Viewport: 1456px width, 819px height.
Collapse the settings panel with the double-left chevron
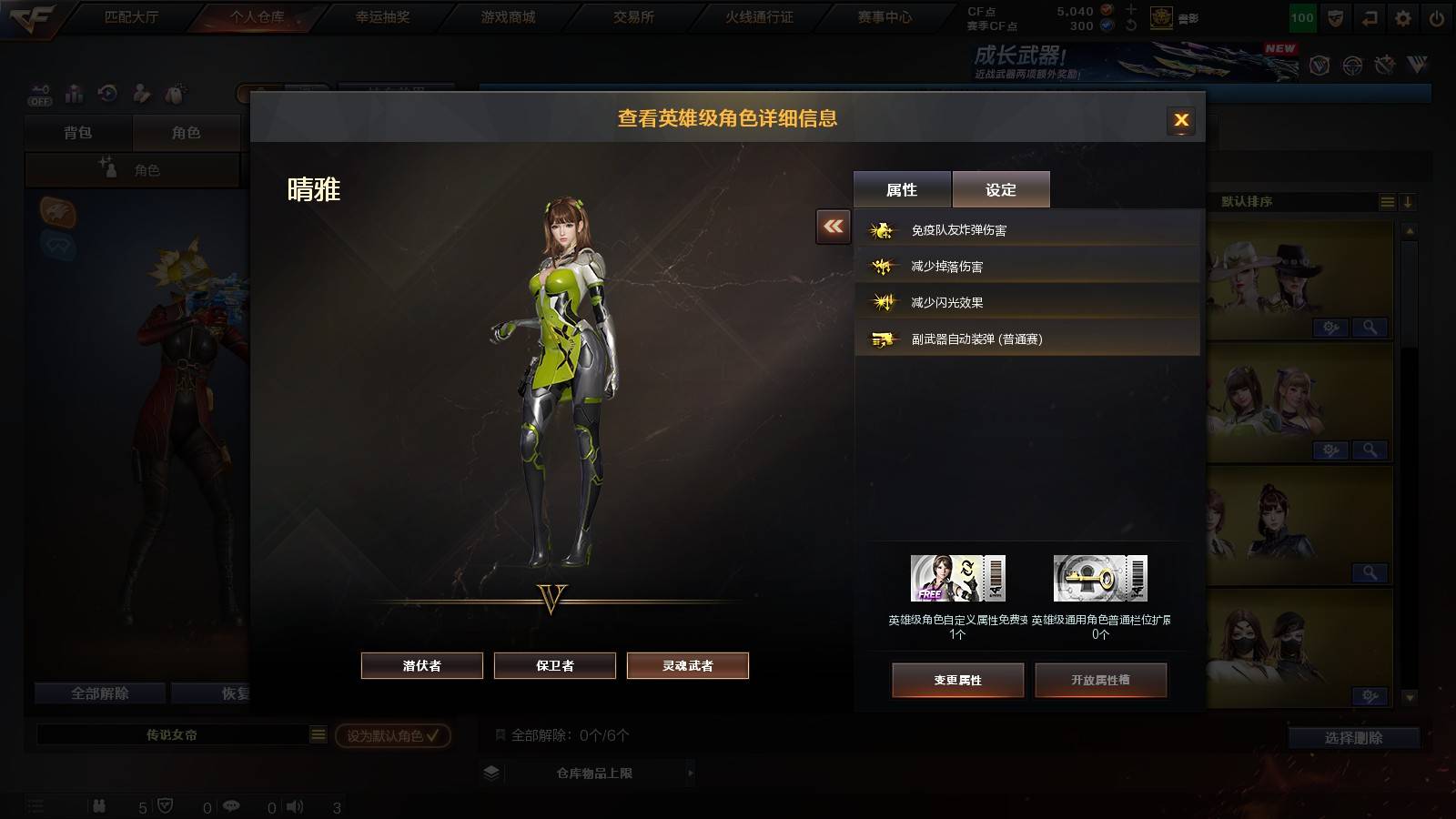831,227
